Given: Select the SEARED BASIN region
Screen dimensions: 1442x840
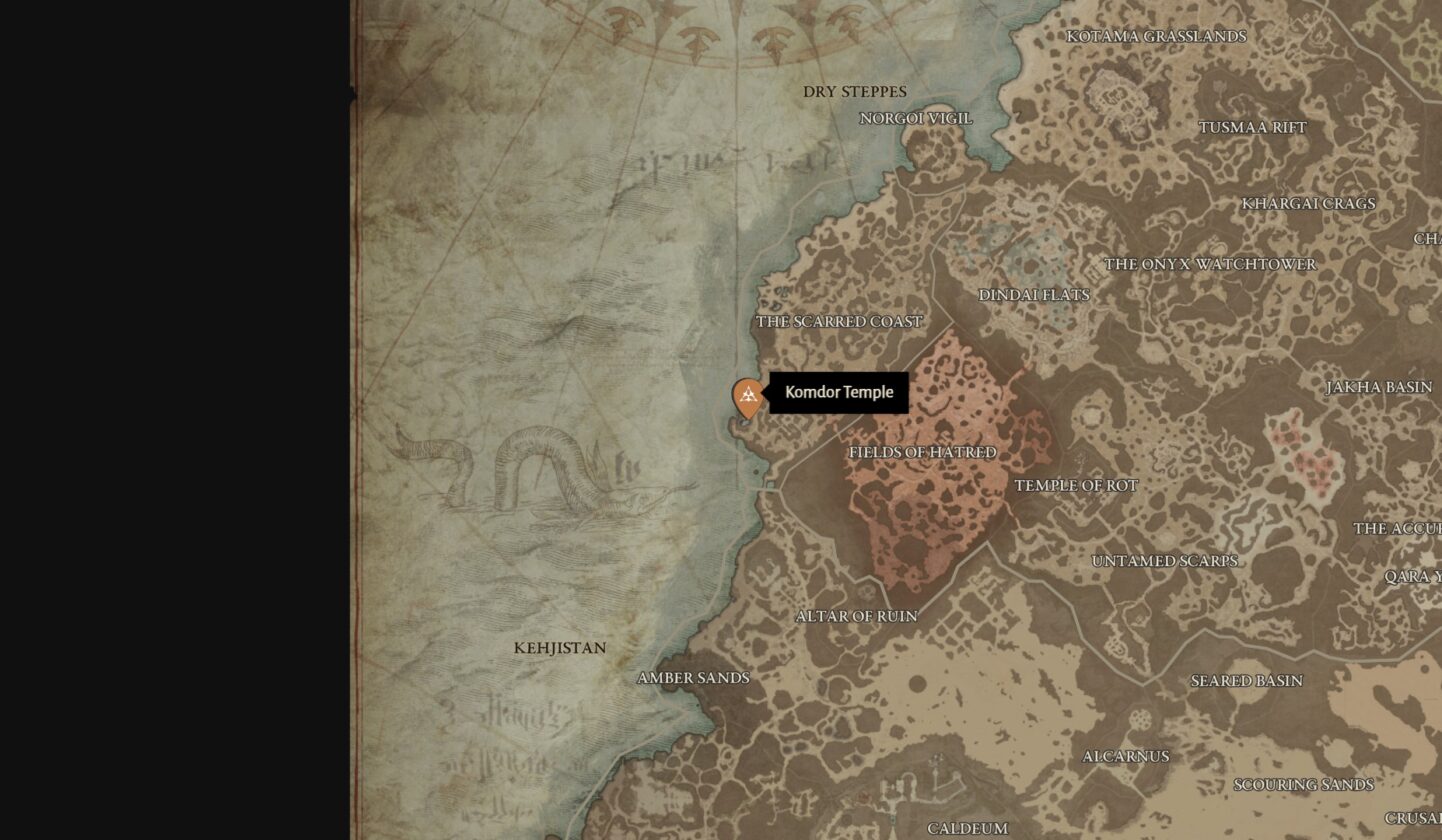Looking at the screenshot, I should point(1245,681).
